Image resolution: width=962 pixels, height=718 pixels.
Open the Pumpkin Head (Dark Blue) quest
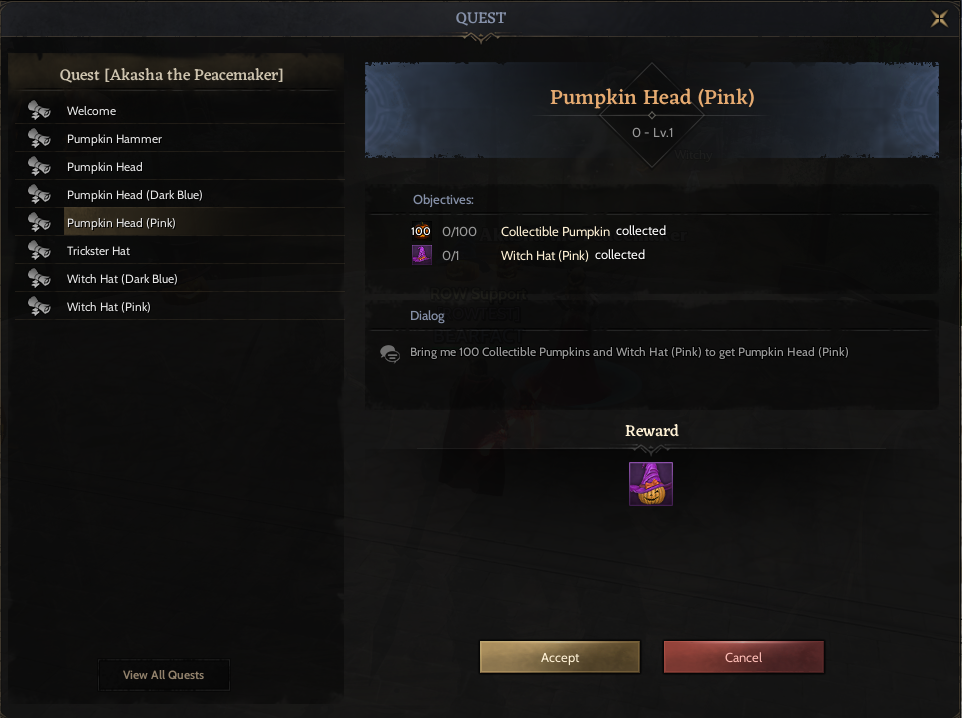click(x=135, y=195)
